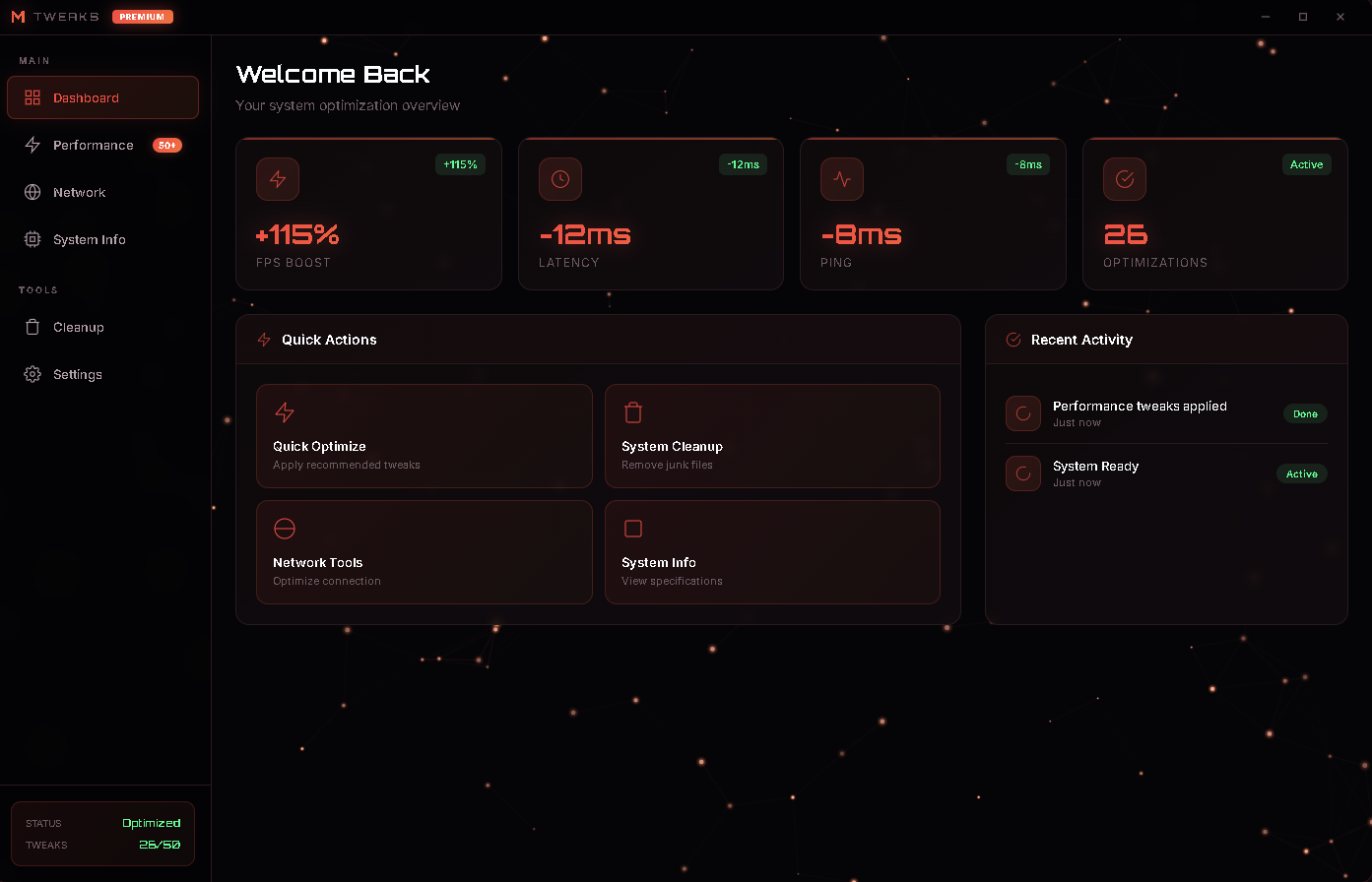Click the Done badge on Performance tweaks applied

[x=1305, y=413]
